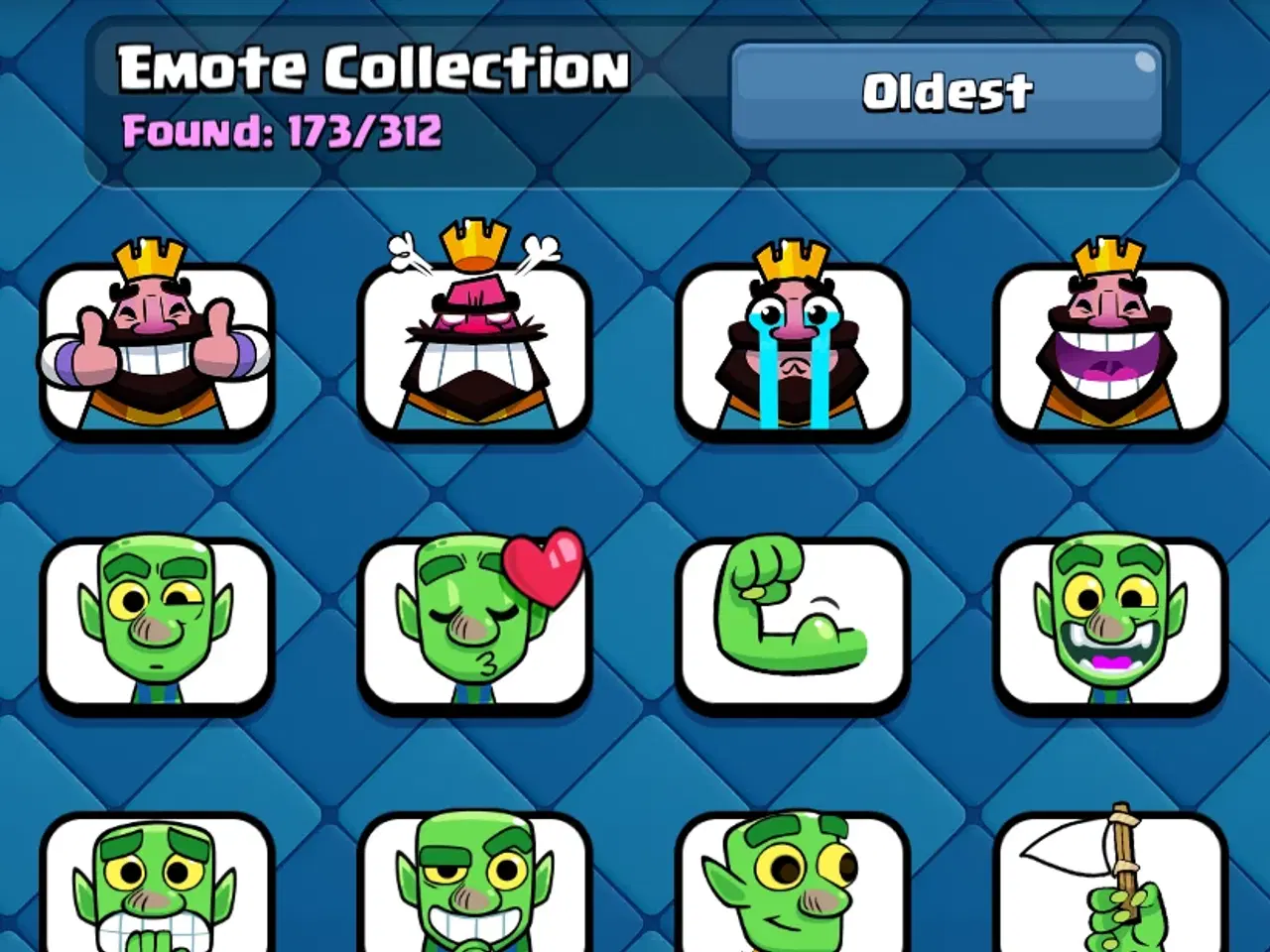Expand sorting options next to Emote Collection

(x=948, y=94)
